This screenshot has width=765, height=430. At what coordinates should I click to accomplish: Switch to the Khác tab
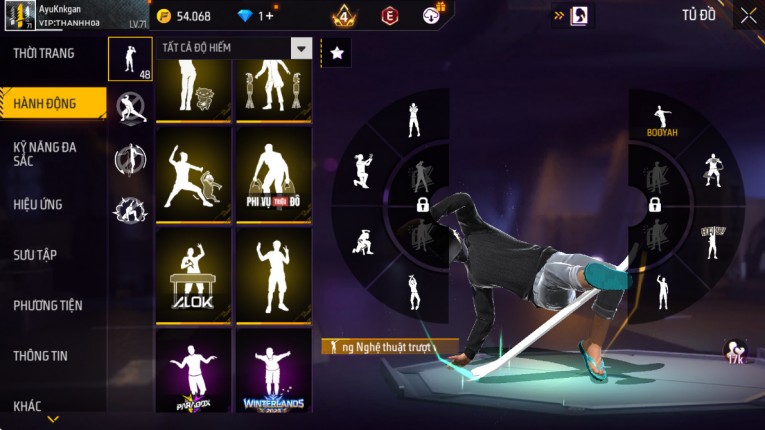coord(28,406)
